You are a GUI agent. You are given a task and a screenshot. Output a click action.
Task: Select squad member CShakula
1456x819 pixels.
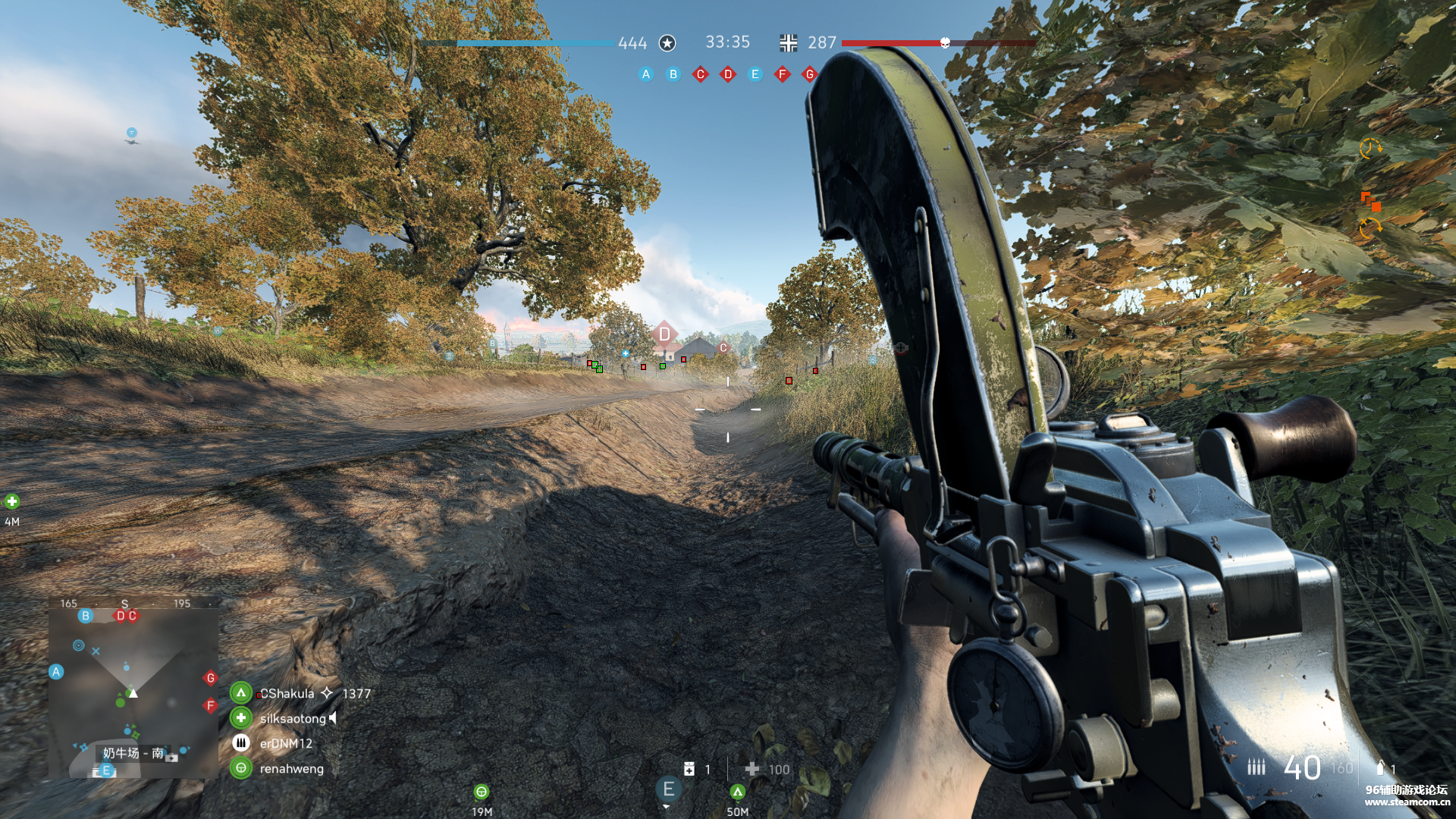pyautogui.click(x=287, y=693)
